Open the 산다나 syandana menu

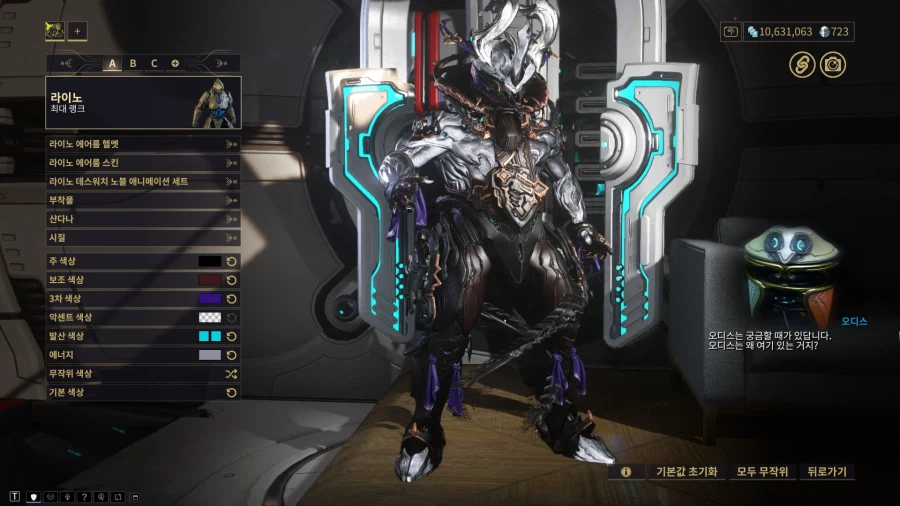tap(142, 219)
